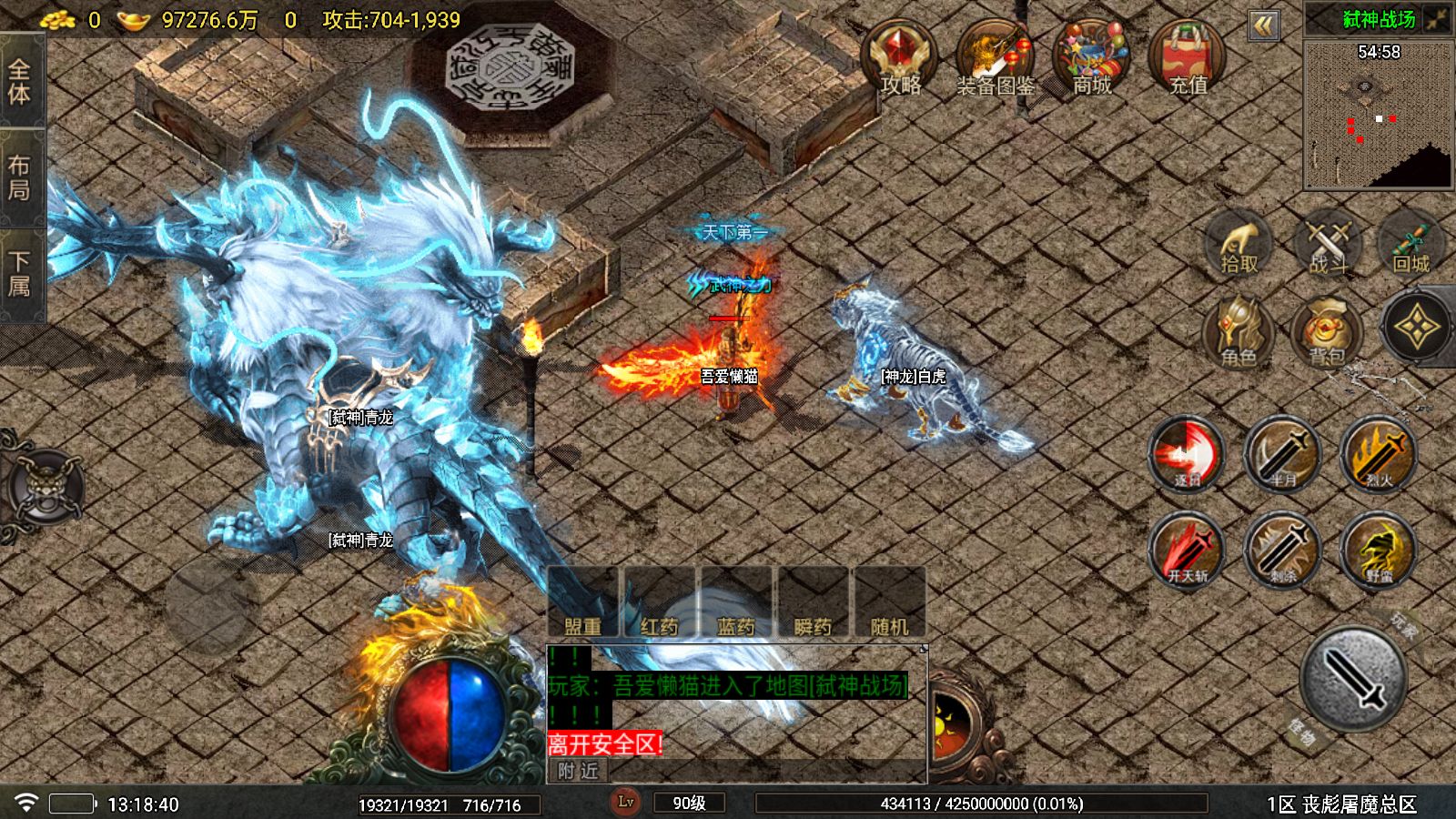Switch to the 全体 tab
Image resolution: width=1456 pixels, height=819 pixels.
pyautogui.click(x=20, y=82)
